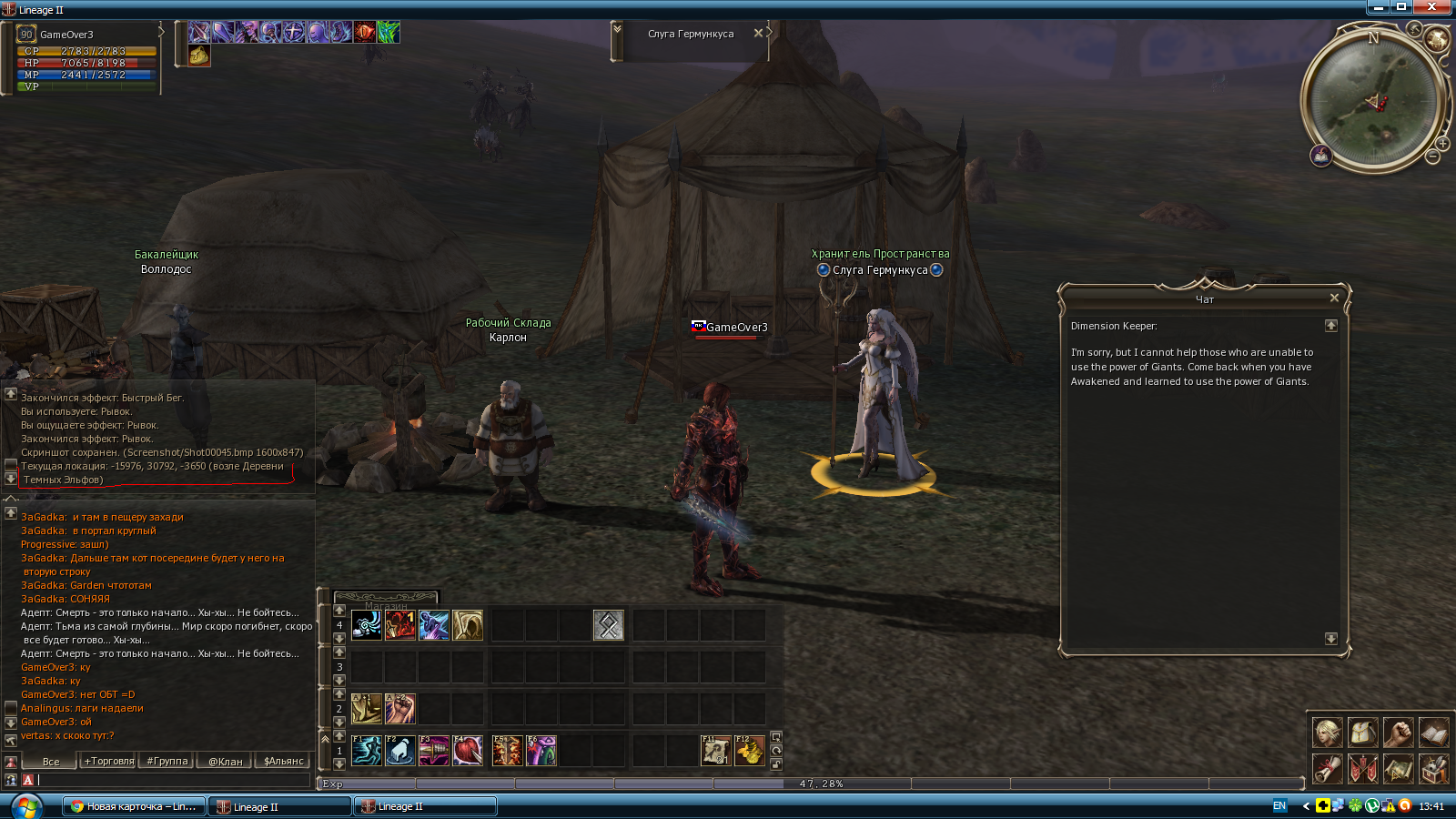Open the world map scroll icon
Viewport: 1456px width, 819px height.
(1398, 769)
